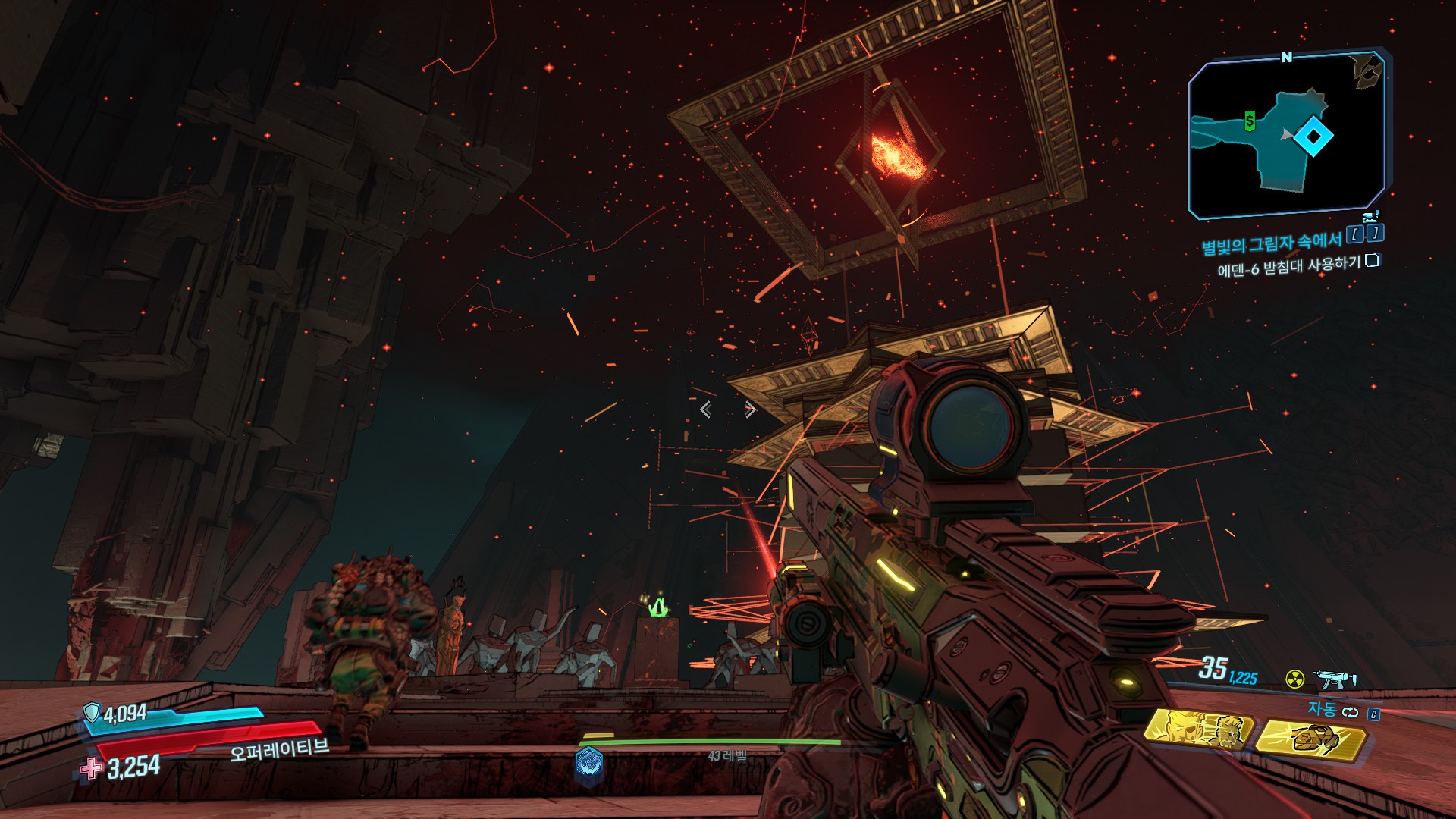Activate the Digi-Clone action skill icon
1456x819 pixels.
(1198, 730)
